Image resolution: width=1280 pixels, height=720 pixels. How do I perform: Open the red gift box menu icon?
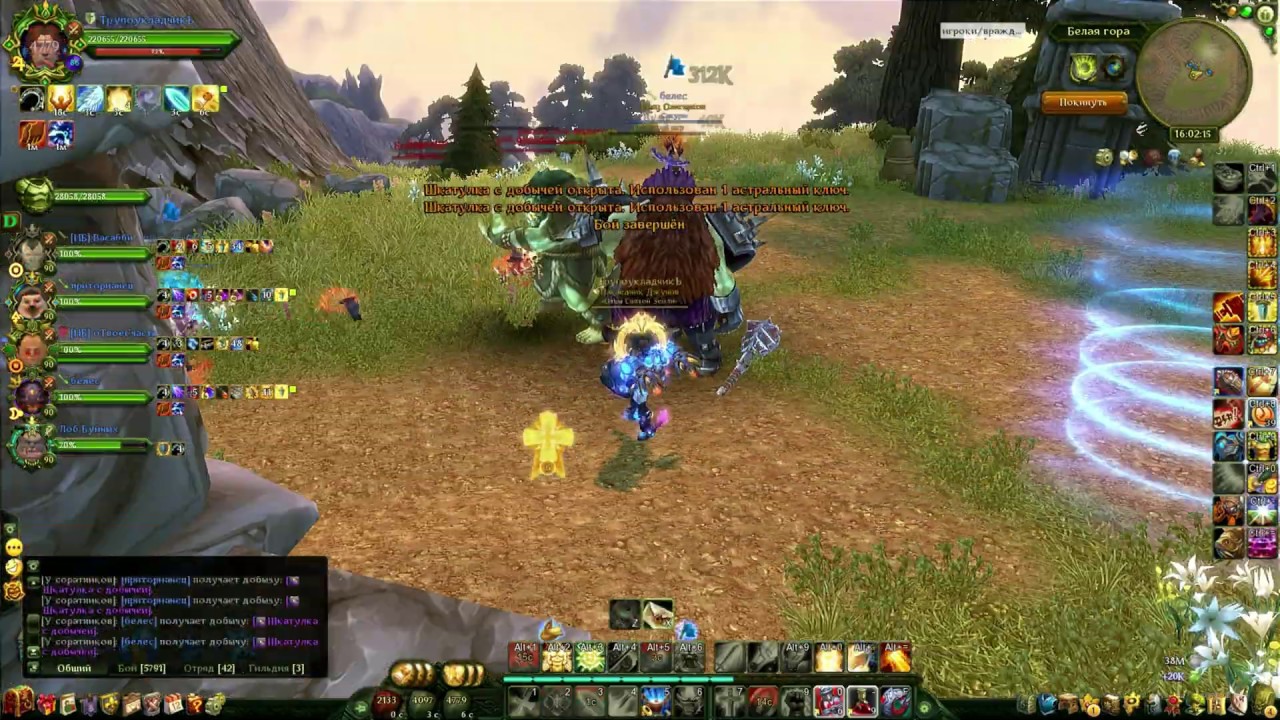pos(46,704)
